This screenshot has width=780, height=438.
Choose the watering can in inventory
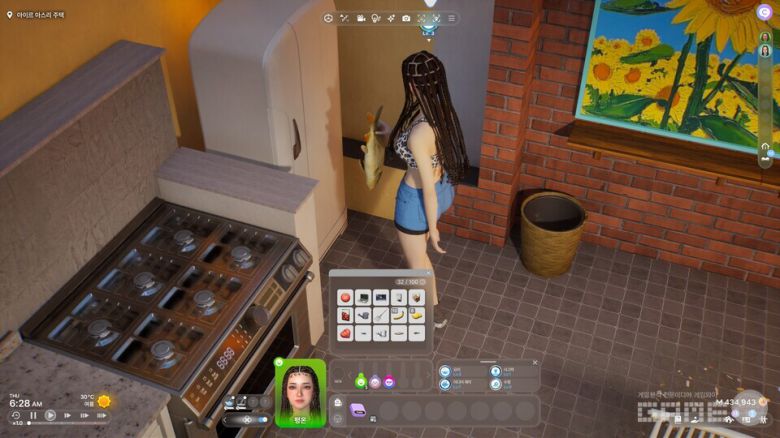363,316
